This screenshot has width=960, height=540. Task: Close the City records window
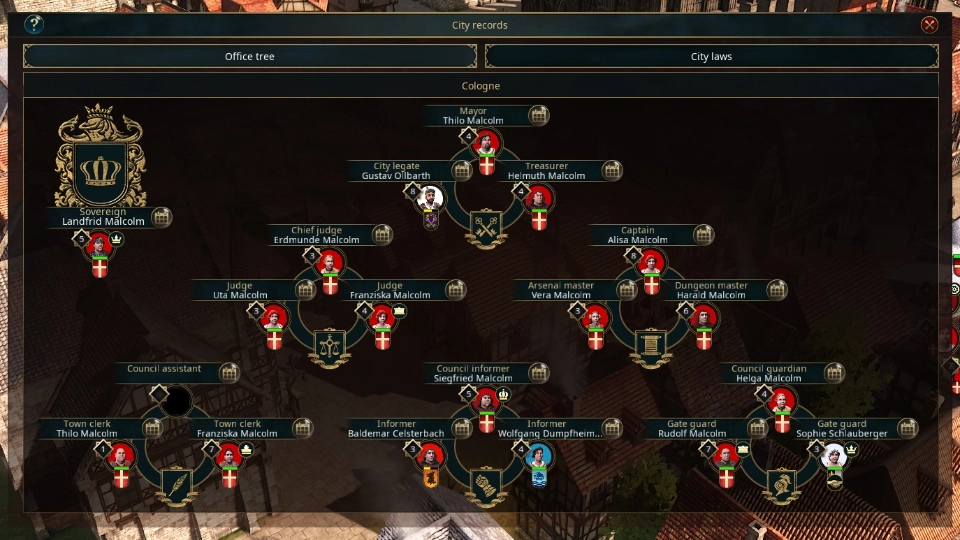pyautogui.click(x=930, y=25)
